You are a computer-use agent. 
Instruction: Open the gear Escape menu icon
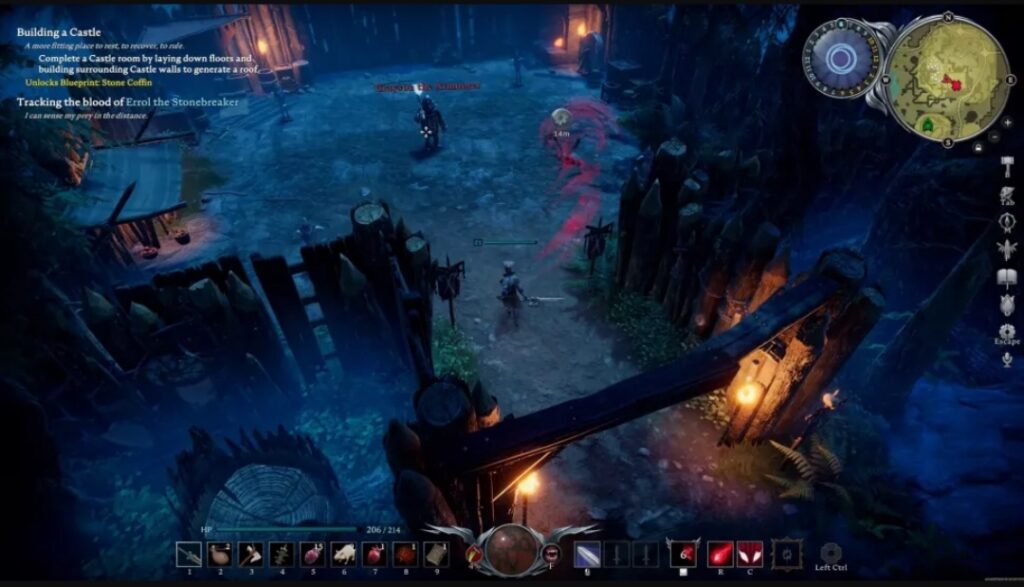click(x=1007, y=331)
